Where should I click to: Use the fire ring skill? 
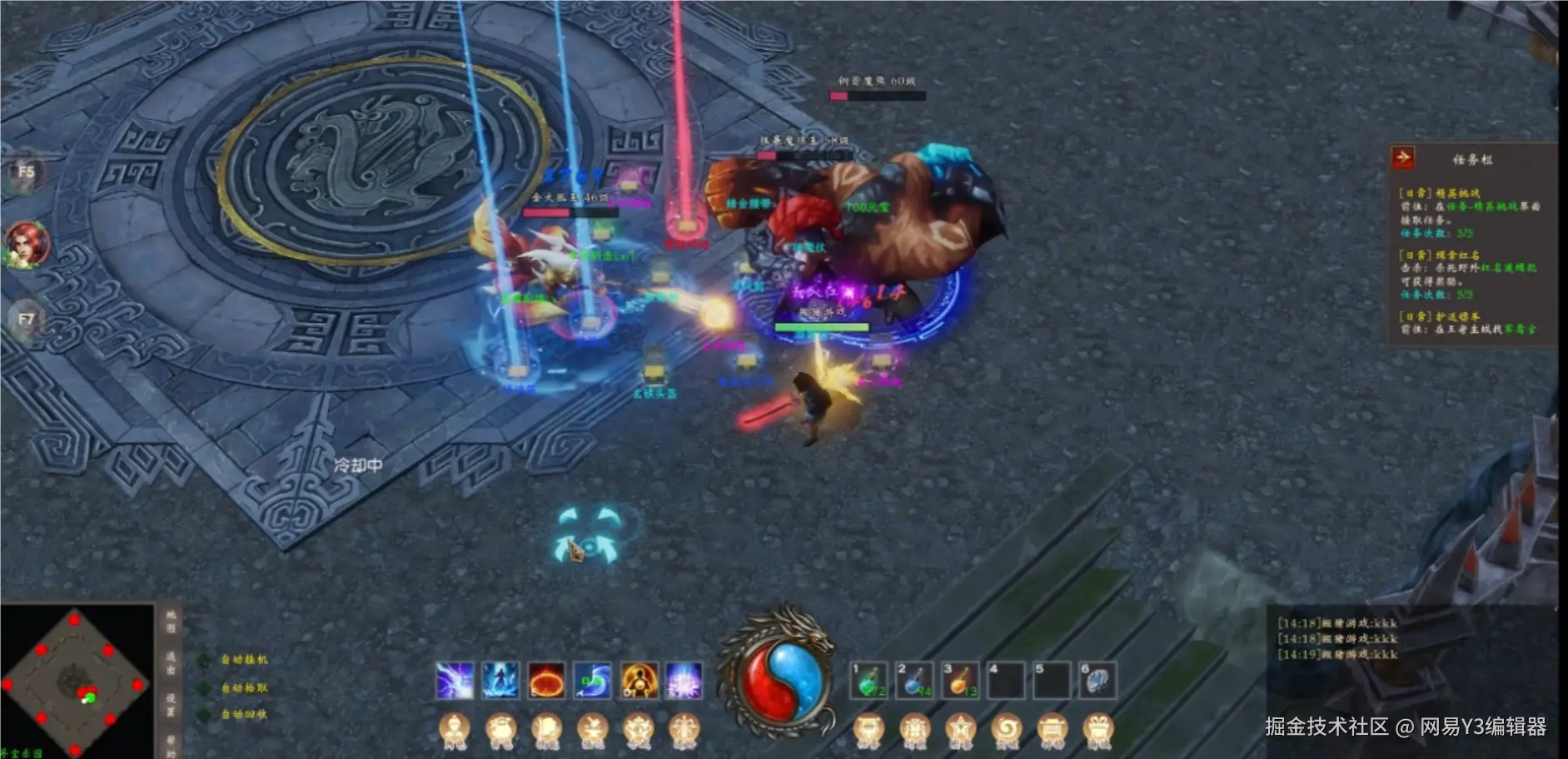[546, 681]
